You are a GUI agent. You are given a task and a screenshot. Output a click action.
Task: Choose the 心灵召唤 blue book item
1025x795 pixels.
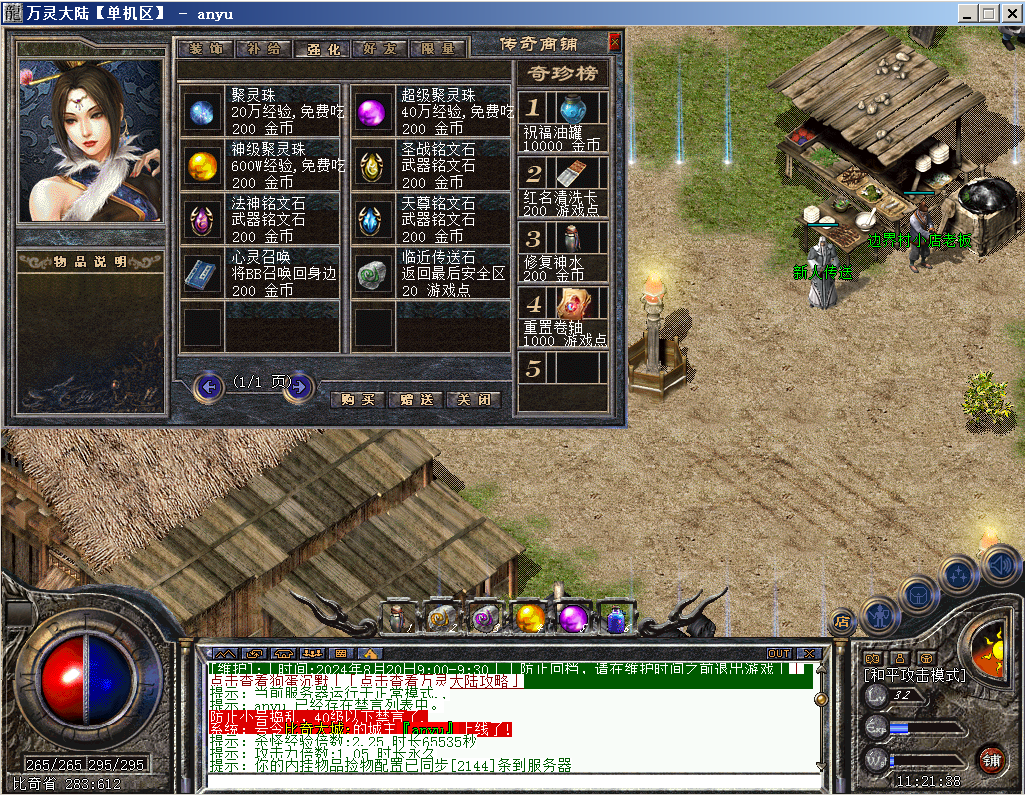coord(202,273)
